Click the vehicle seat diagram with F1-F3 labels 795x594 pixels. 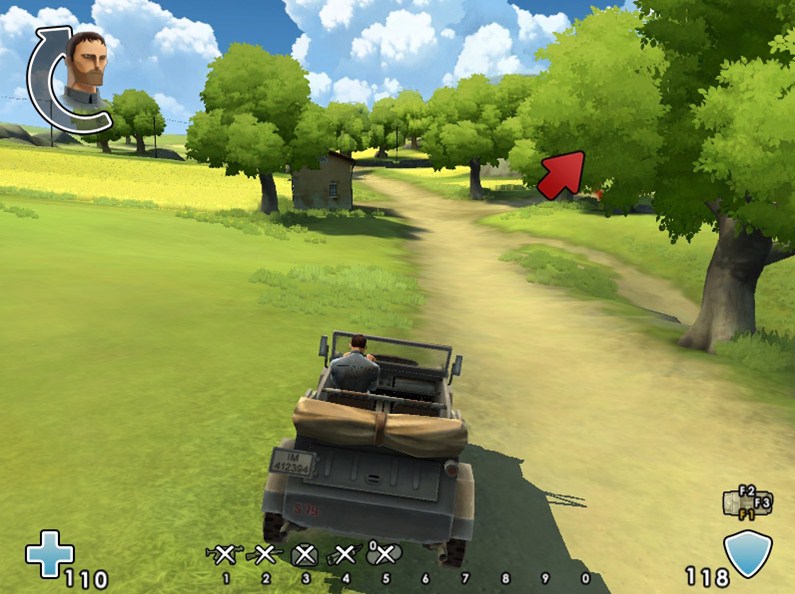748,503
